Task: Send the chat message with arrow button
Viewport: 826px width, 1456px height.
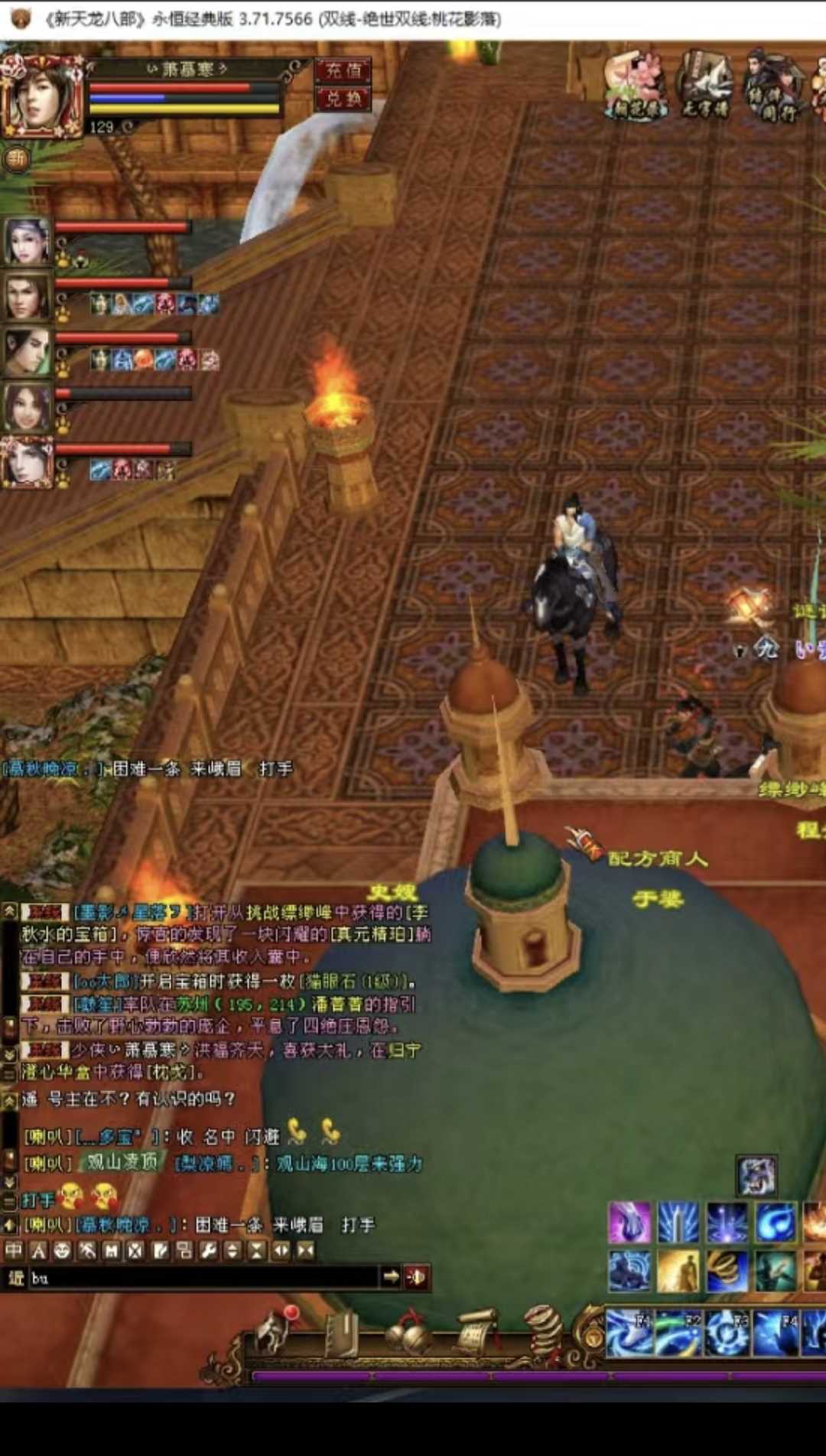Action: [x=391, y=1276]
